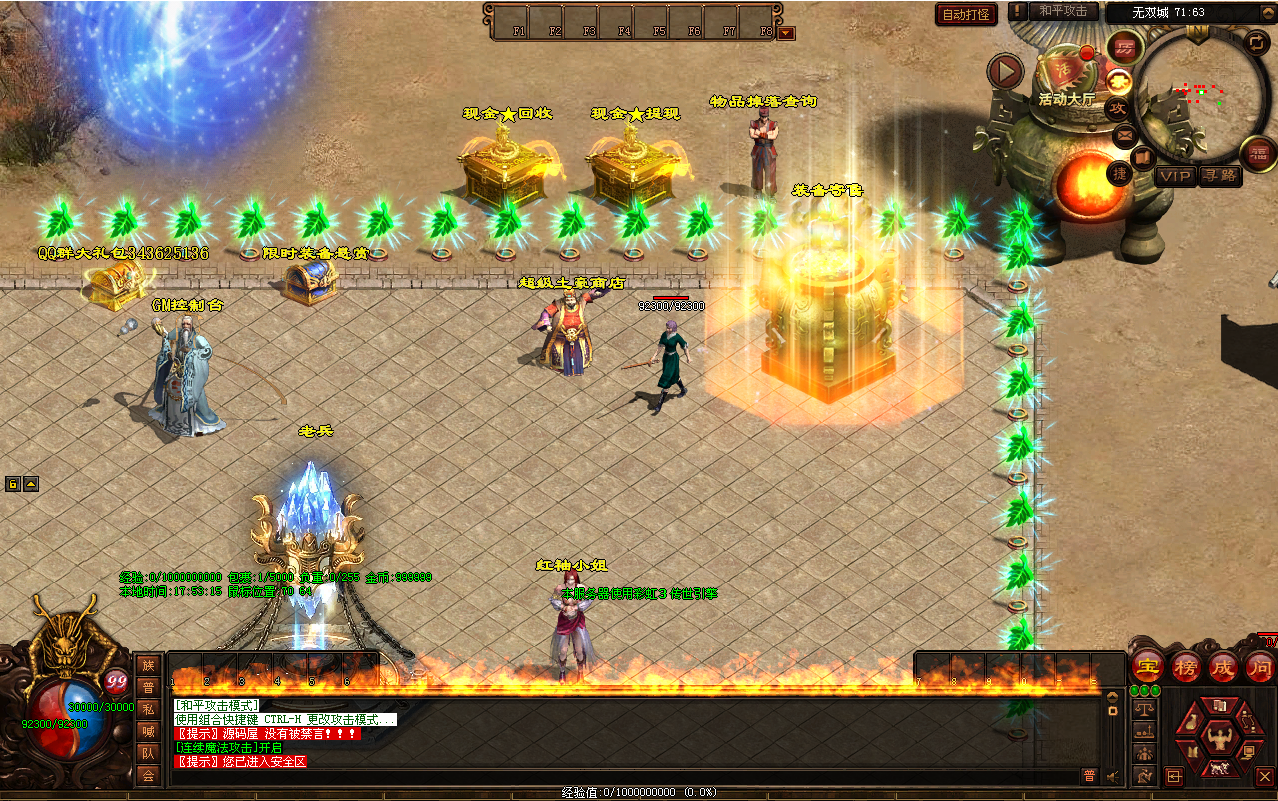Open the mail envelope icon

tap(1124, 134)
